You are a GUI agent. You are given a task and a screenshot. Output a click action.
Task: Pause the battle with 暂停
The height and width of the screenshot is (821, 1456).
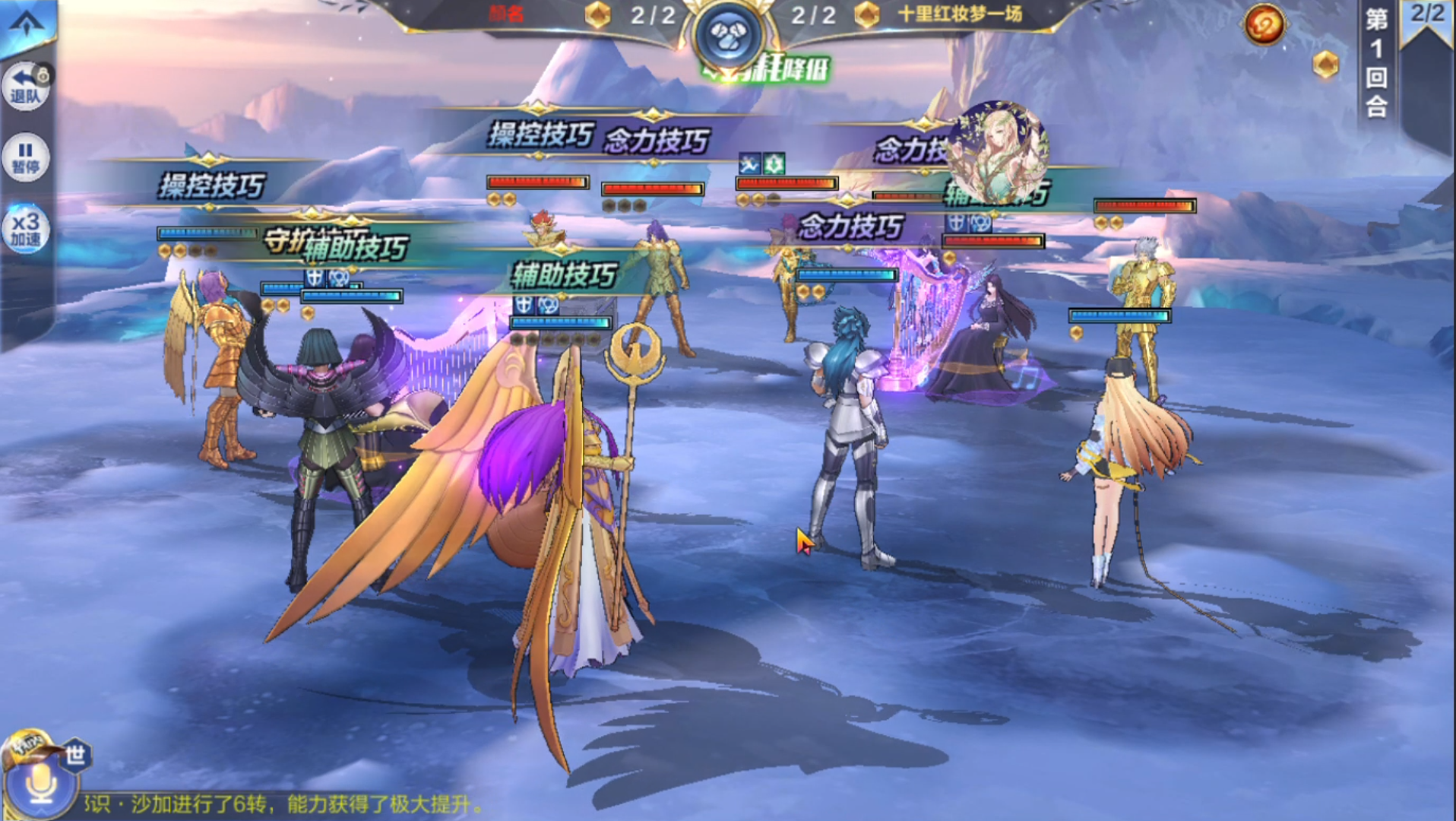pos(26,157)
